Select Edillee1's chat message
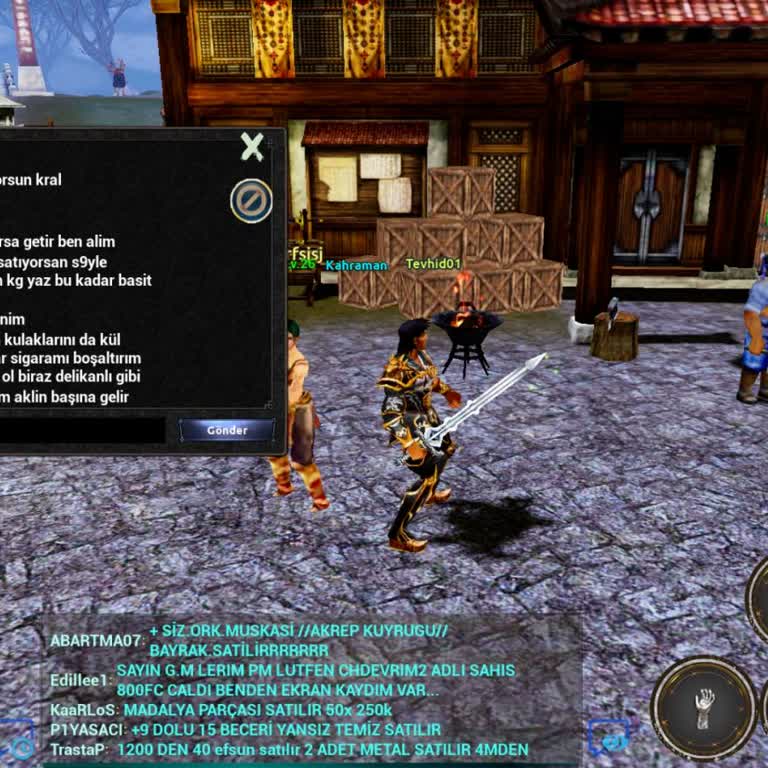This screenshot has width=768, height=768. pos(315,680)
